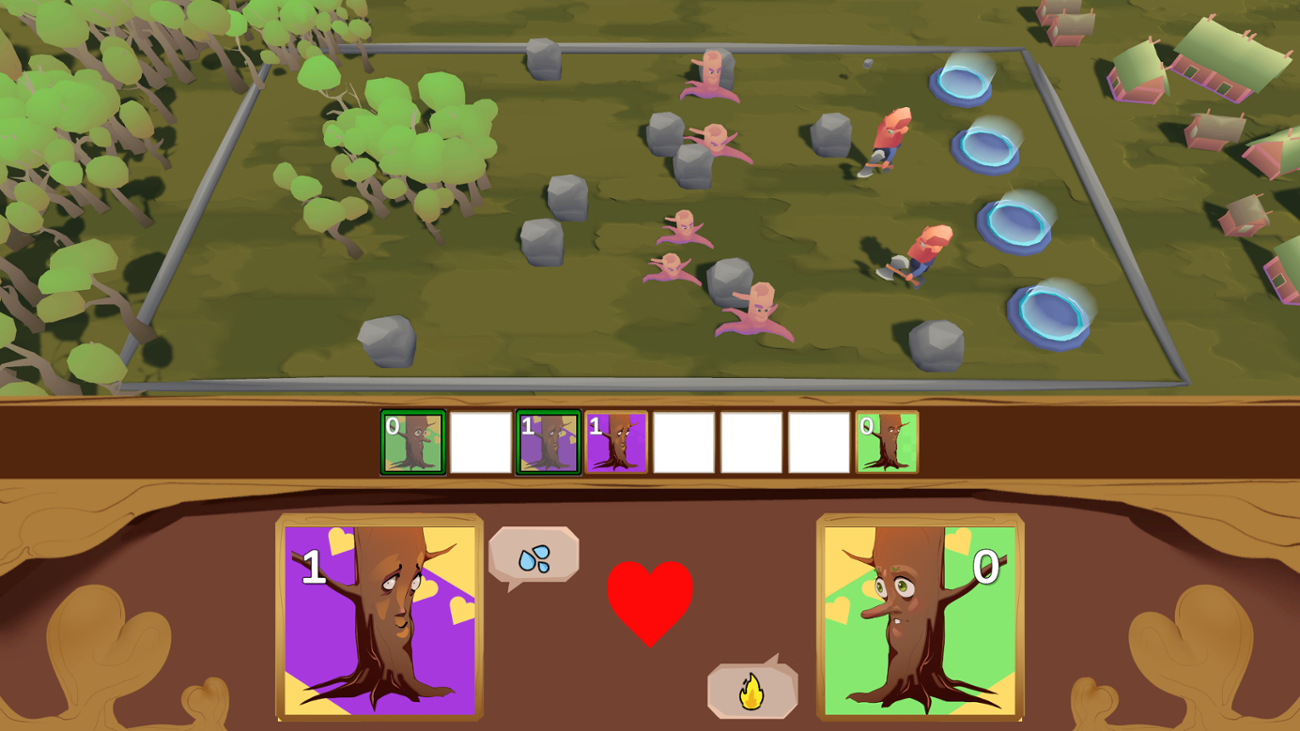
Task: Select the right green tree portrait
Action: coord(919,617)
